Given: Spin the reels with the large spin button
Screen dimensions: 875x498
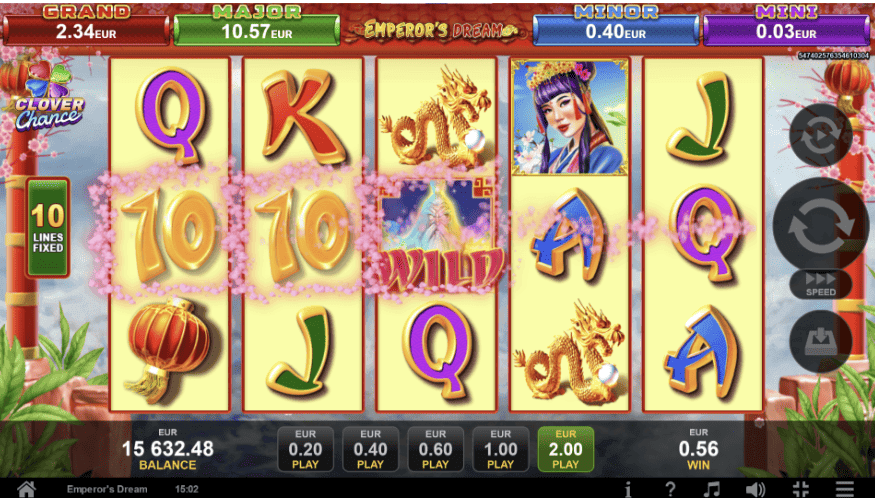Looking at the screenshot, I should (820, 226).
